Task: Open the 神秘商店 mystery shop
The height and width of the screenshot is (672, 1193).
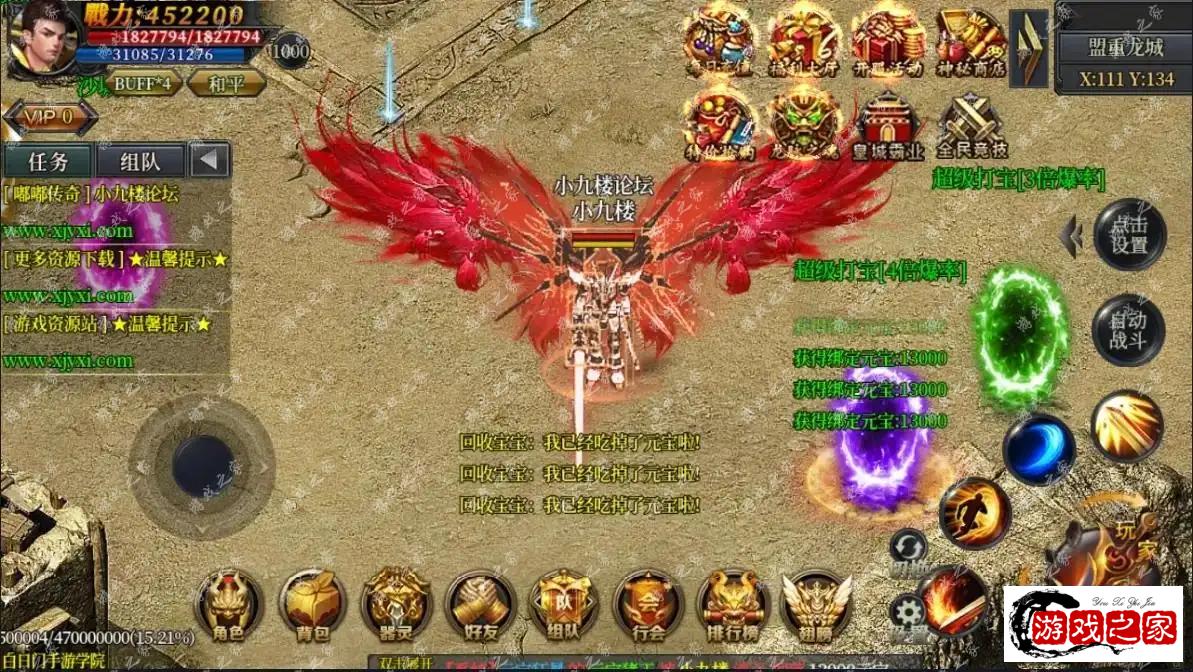Action: click(971, 39)
